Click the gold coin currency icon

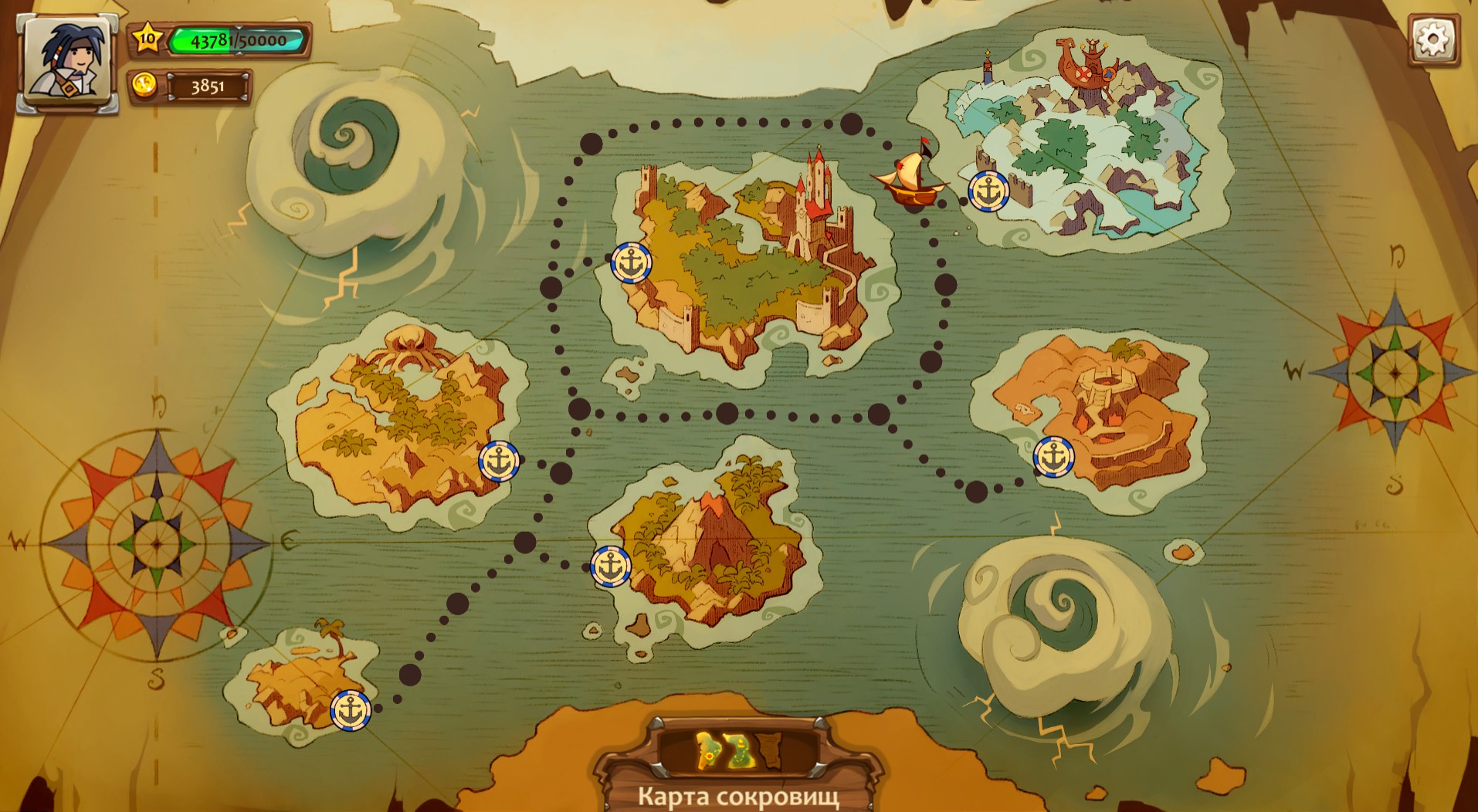[144, 85]
